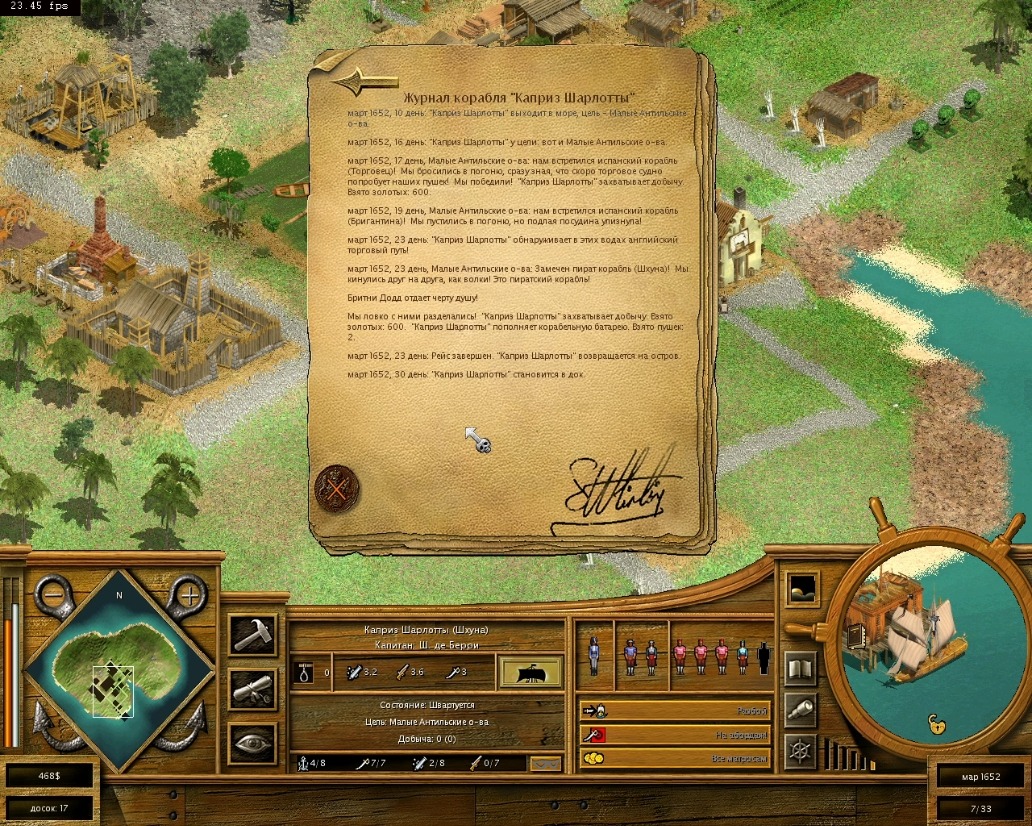Viewport: 1032px width, 826px height.
Task: Select the 'Разбой' cruise order row
Action: coord(675,711)
